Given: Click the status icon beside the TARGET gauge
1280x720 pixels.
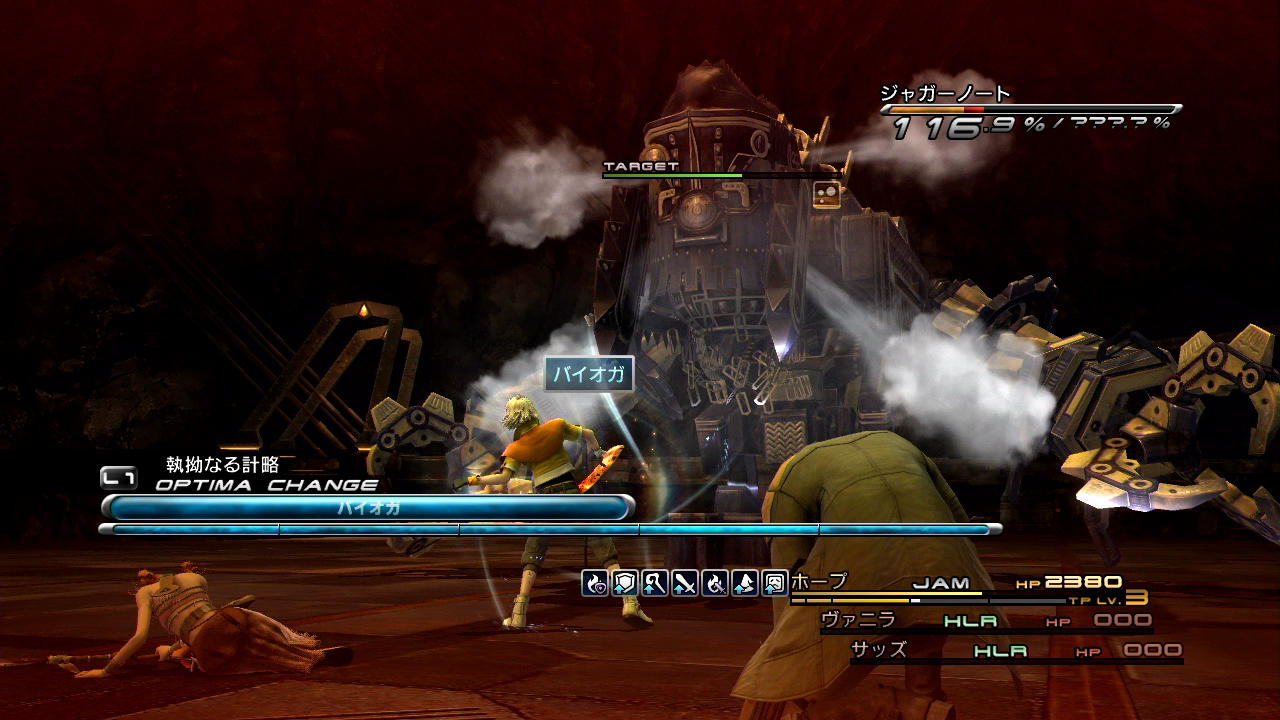Looking at the screenshot, I should [827, 194].
